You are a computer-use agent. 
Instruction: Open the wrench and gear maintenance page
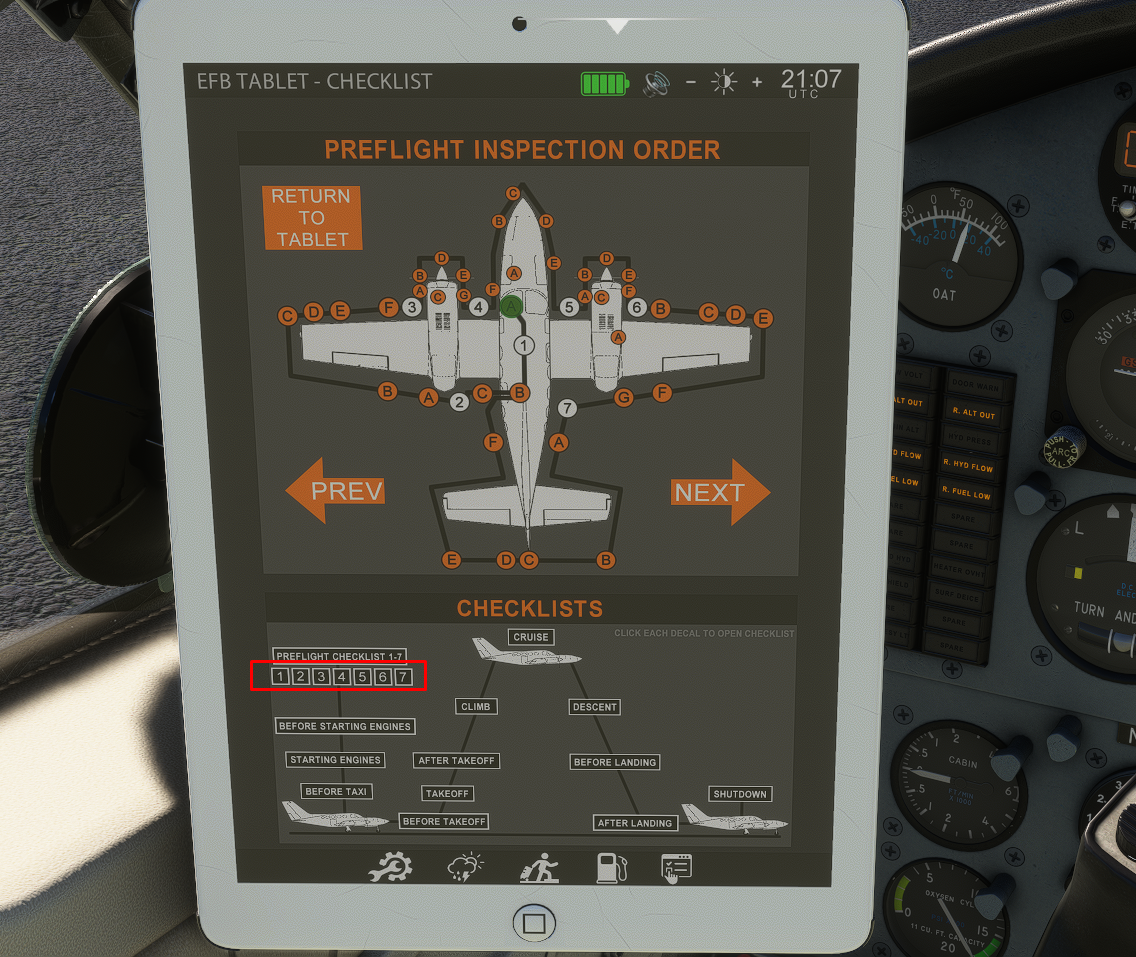(x=389, y=868)
